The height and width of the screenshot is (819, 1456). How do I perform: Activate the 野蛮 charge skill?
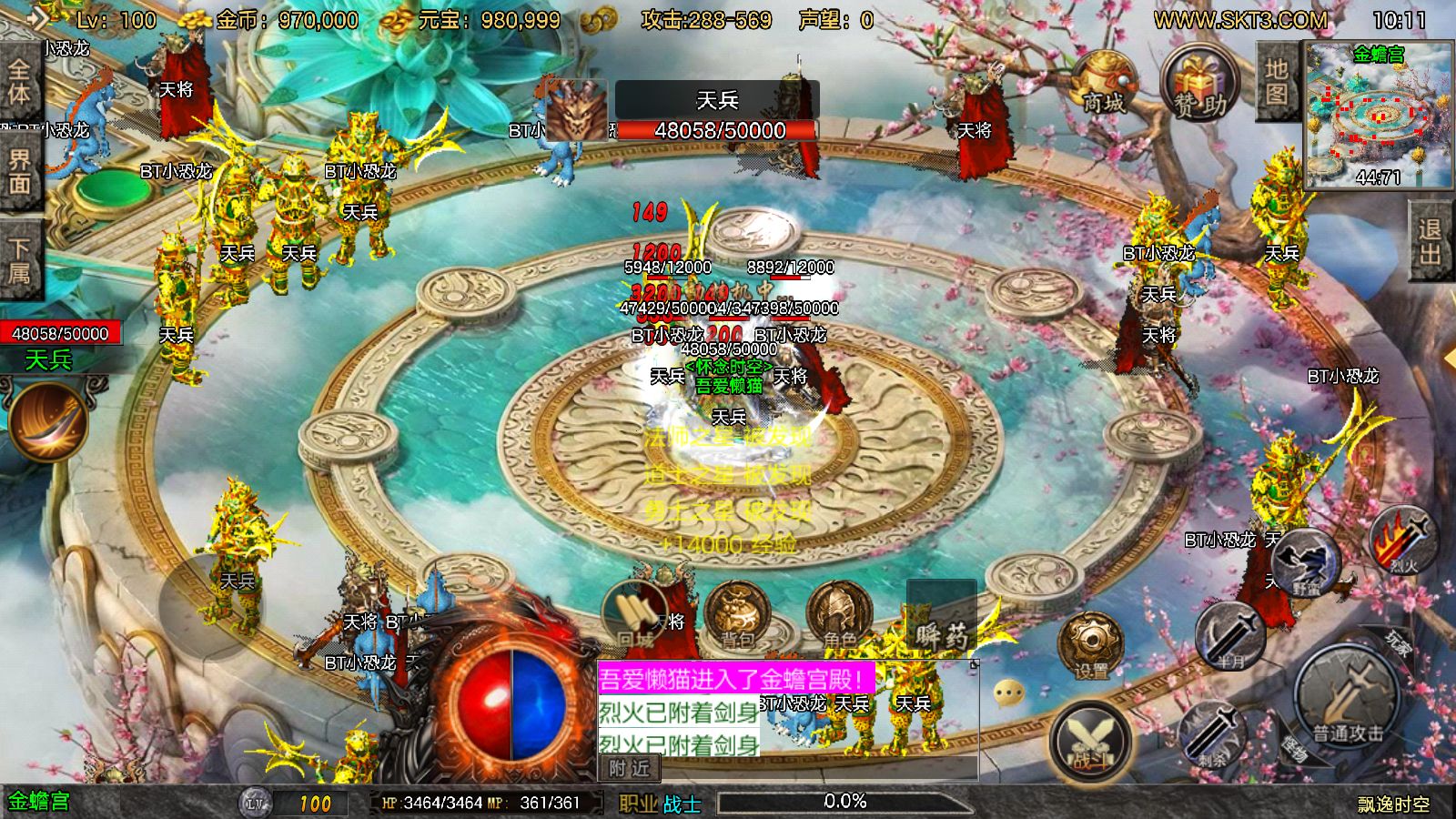click(x=1306, y=561)
